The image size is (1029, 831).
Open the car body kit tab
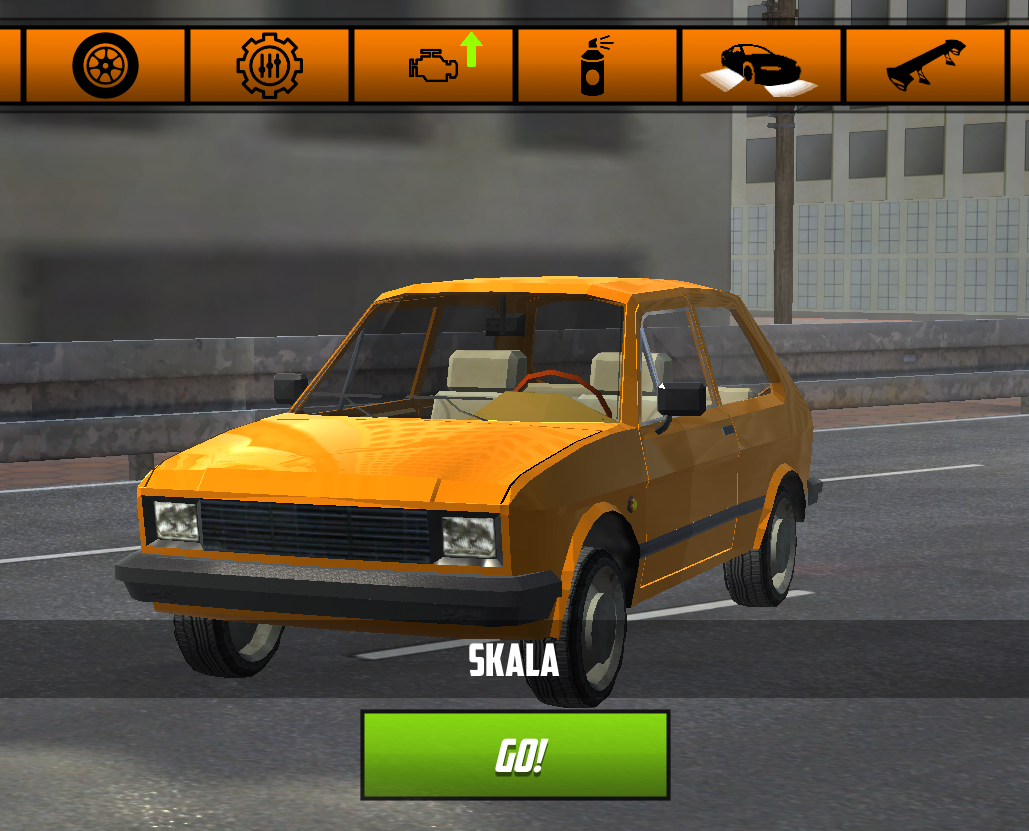tap(761, 66)
